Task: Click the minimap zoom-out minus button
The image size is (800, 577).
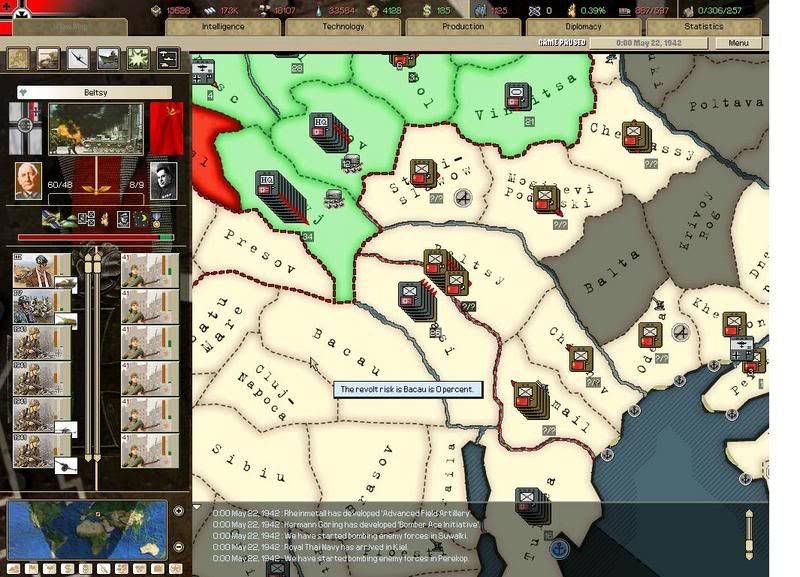Action: [x=178, y=546]
